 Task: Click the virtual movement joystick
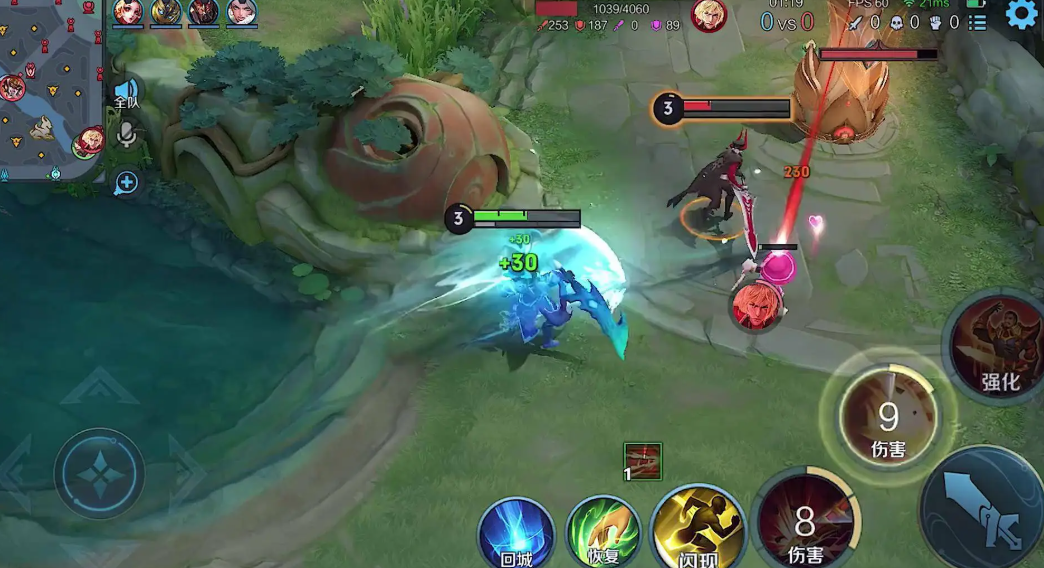[x=99, y=472]
